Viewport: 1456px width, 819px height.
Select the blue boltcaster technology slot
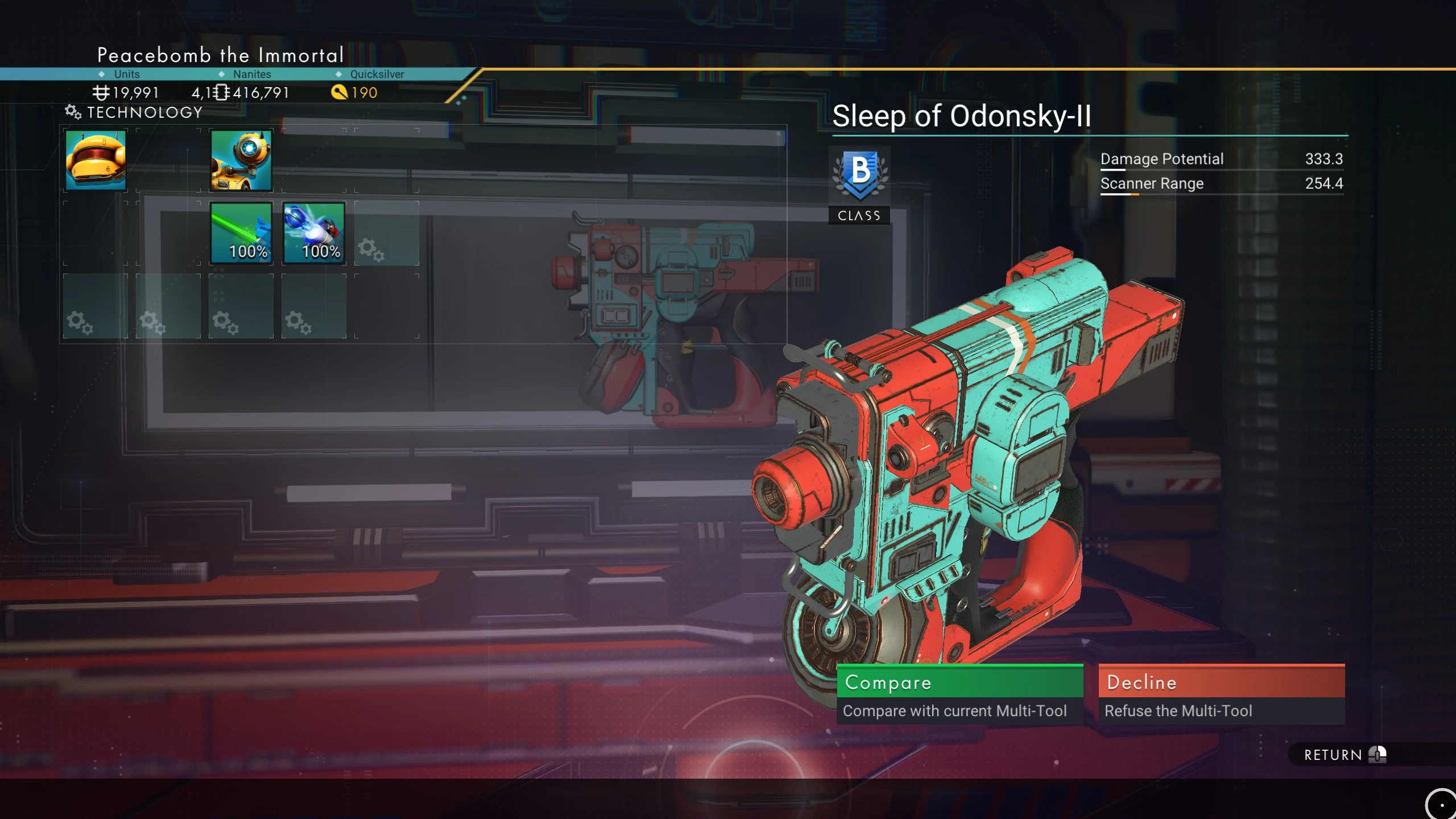pos(314,233)
